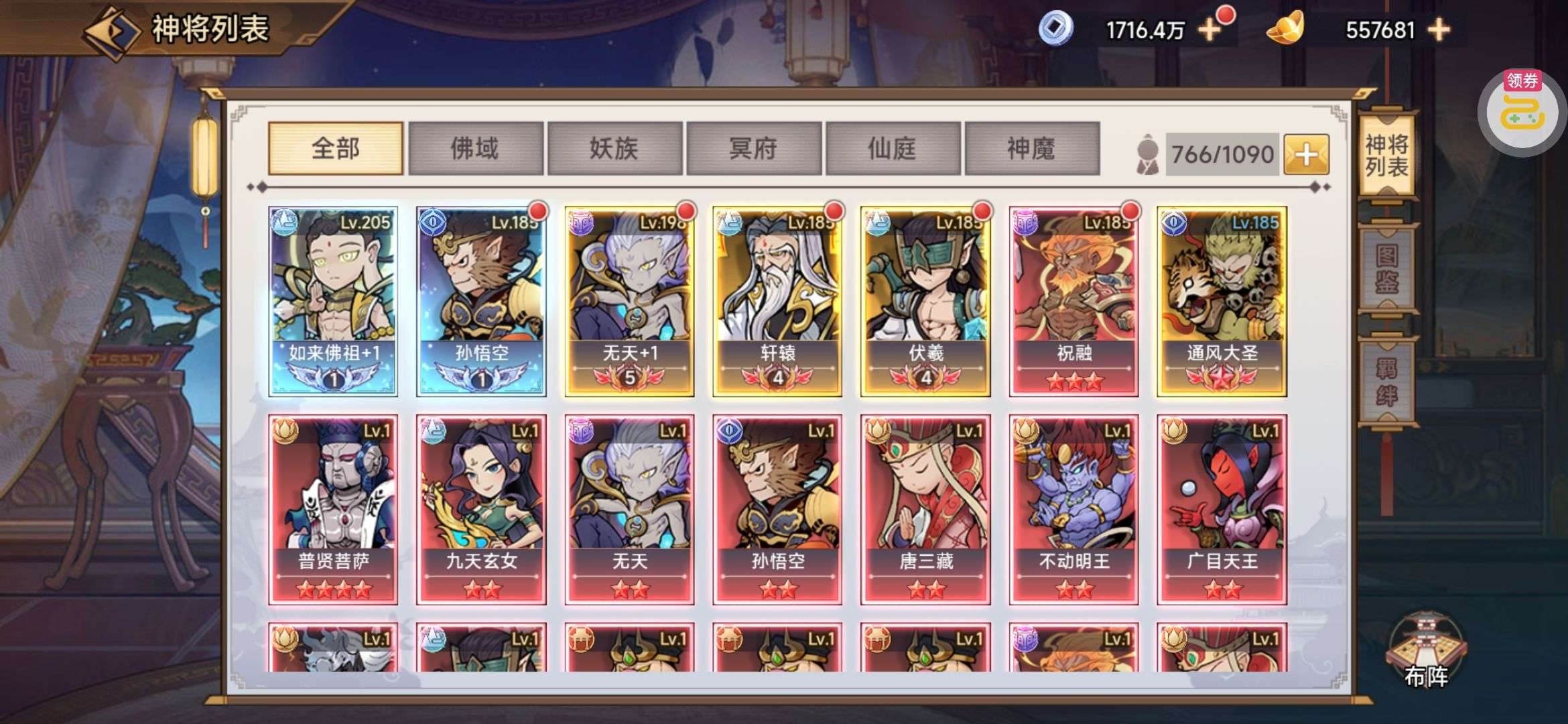Pick the 伏羲 hero card
Viewport: 1568px width, 724px height.
(x=925, y=302)
